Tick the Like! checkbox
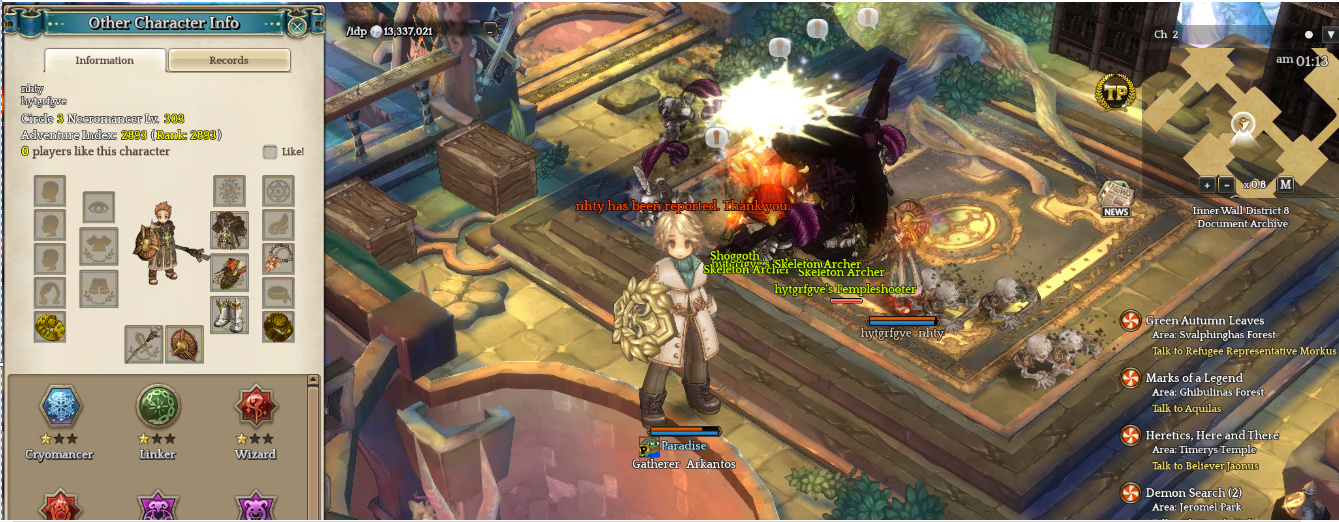 coord(270,152)
